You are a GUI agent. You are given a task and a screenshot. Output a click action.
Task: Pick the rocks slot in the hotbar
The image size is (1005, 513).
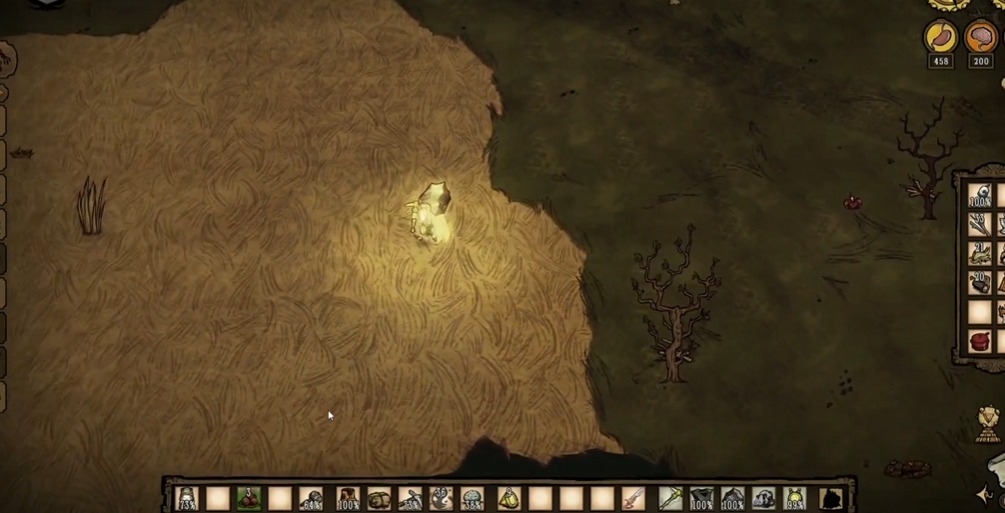click(x=379, y=497)
